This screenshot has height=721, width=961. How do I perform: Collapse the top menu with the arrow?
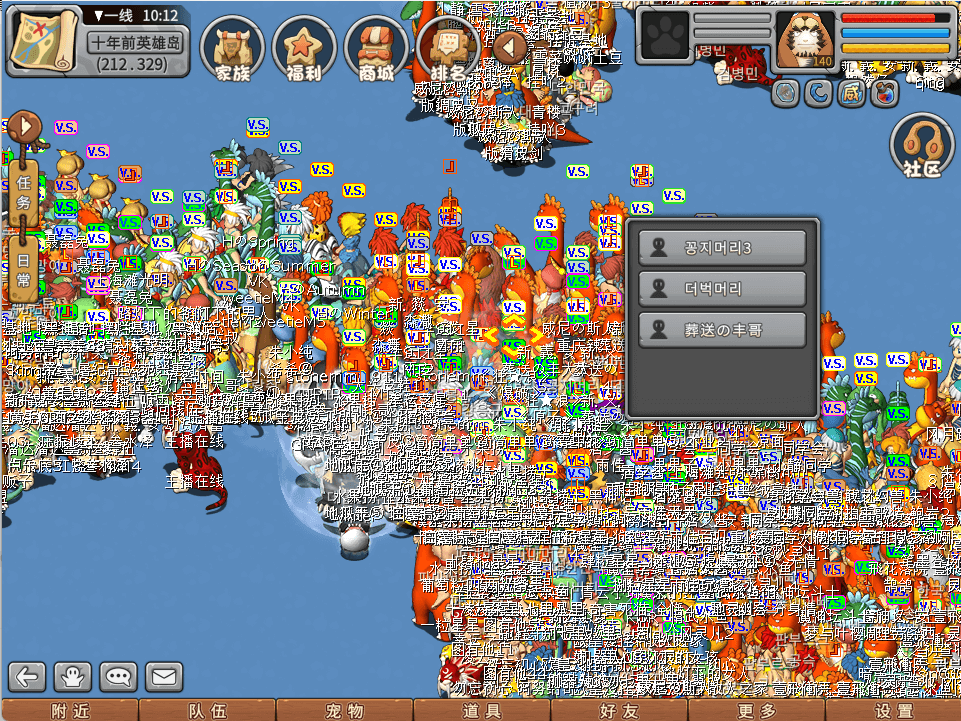tap(509, 46)
